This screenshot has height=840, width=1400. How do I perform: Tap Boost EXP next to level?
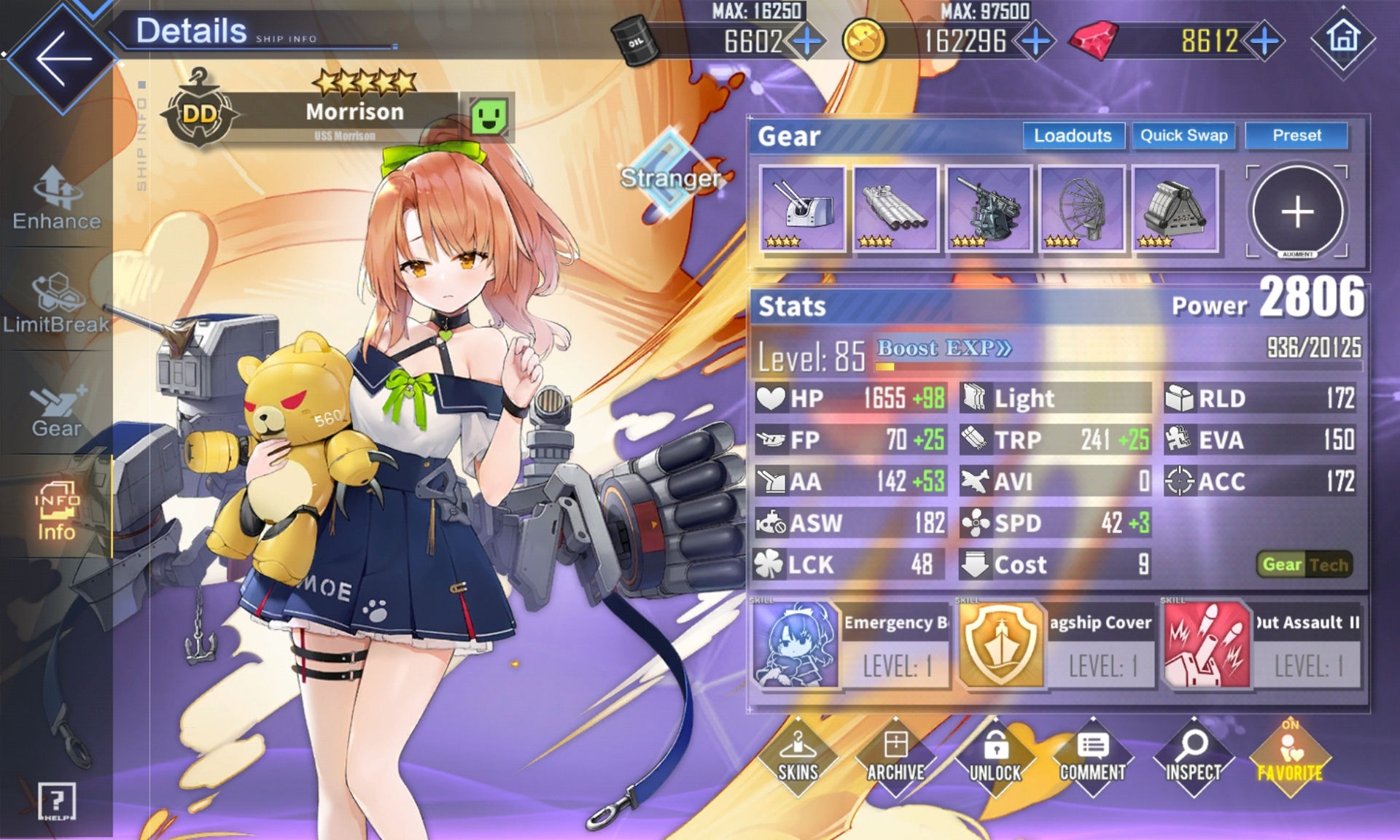tap(944, 349)
